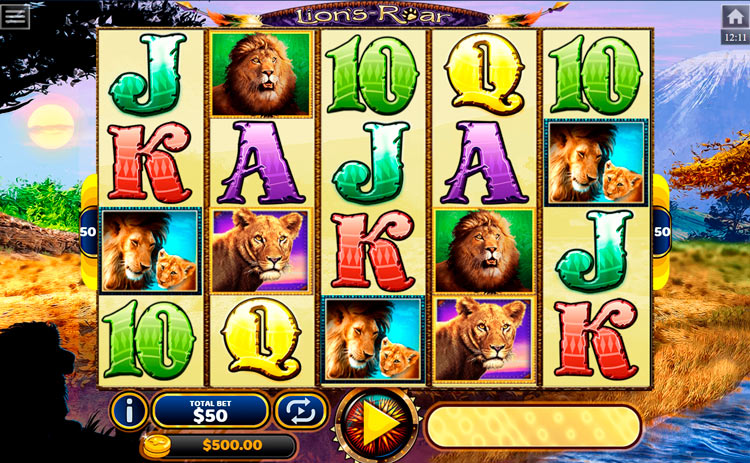
Task: Open the hamburger menu
Action: [16, 16]
